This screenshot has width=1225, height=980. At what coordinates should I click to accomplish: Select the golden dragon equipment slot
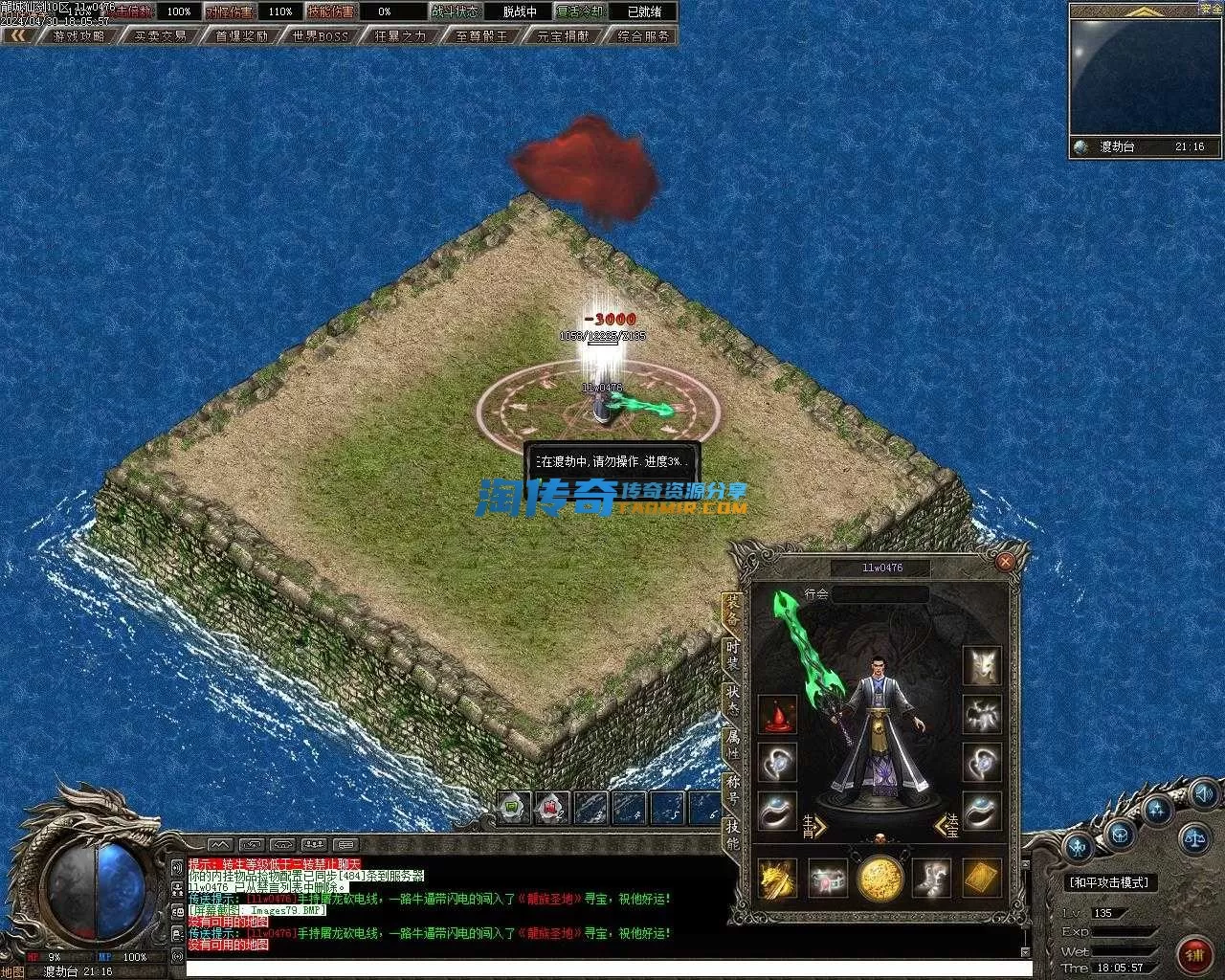tap(777, 878)
